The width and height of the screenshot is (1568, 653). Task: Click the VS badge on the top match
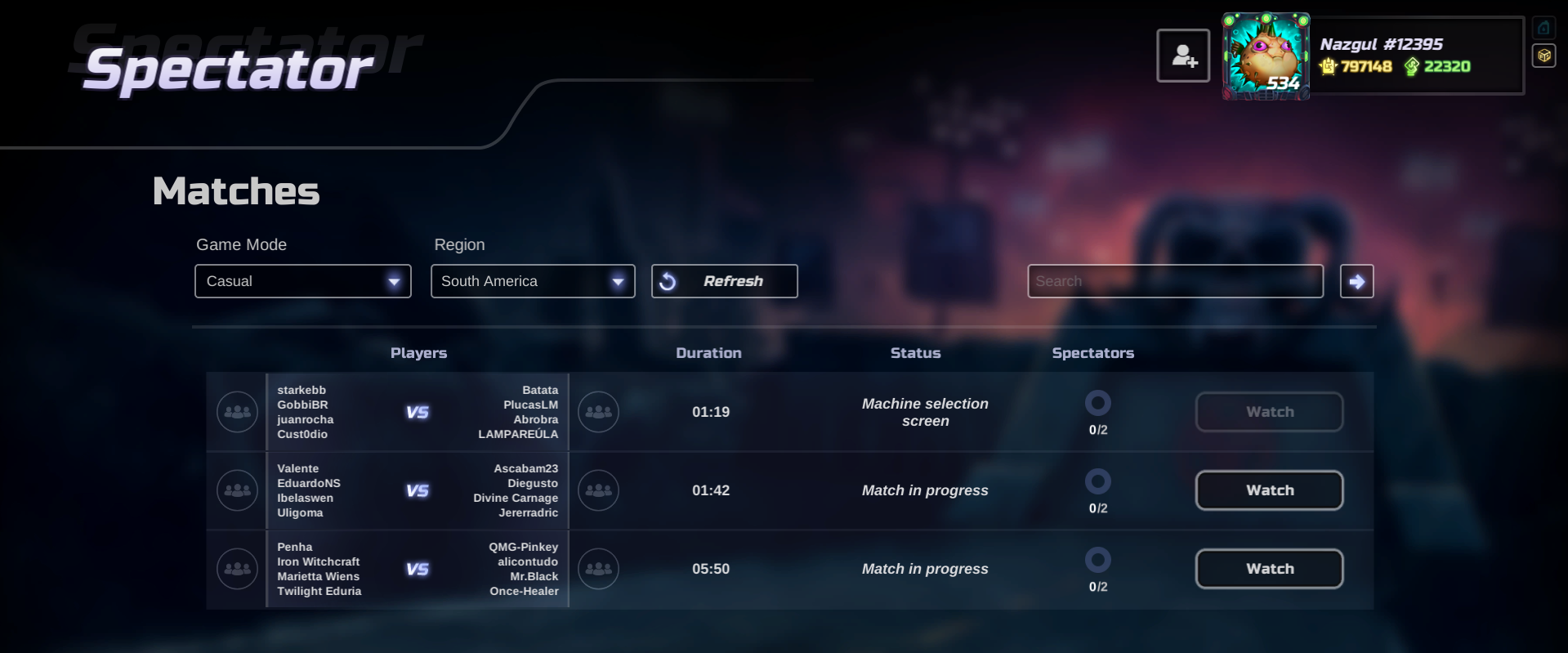(x=418, y=412)
